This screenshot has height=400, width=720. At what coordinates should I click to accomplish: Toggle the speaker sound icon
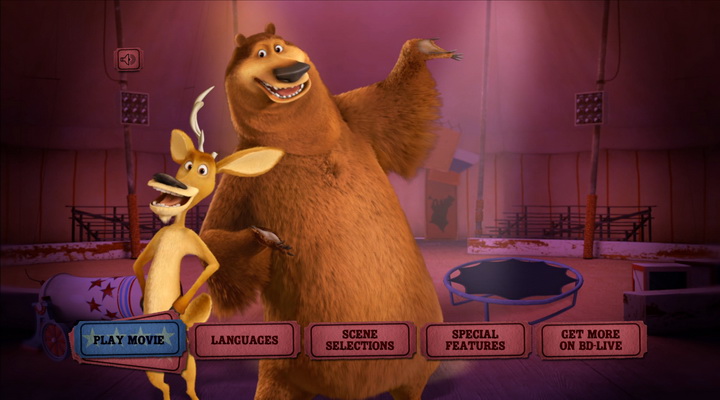(128, 59)
